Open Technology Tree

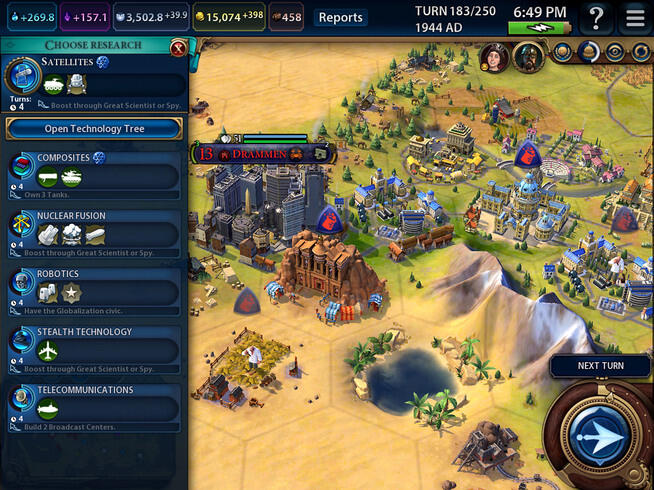(94, 128)
